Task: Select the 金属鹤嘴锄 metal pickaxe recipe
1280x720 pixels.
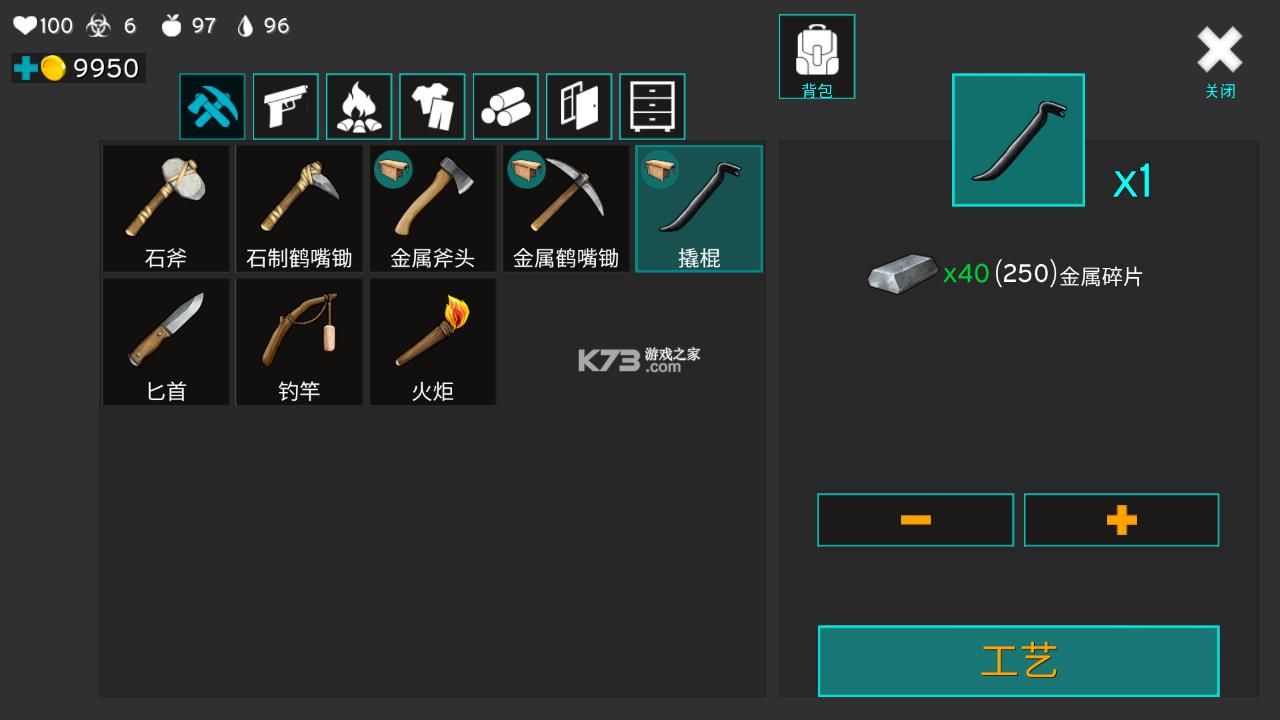Action: pos(565,207)
